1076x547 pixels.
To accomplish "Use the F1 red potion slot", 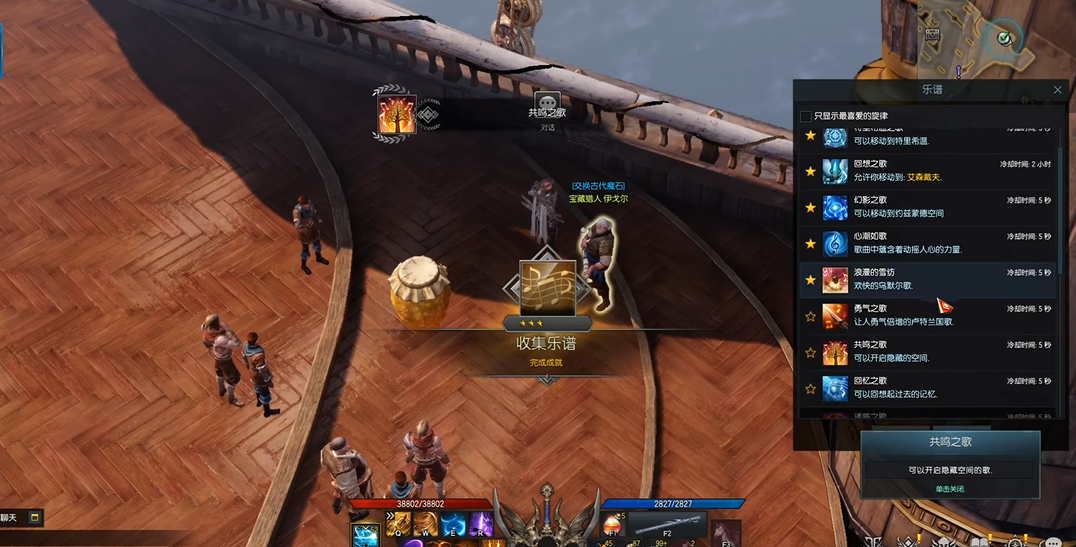I will (x=610, y=526).
